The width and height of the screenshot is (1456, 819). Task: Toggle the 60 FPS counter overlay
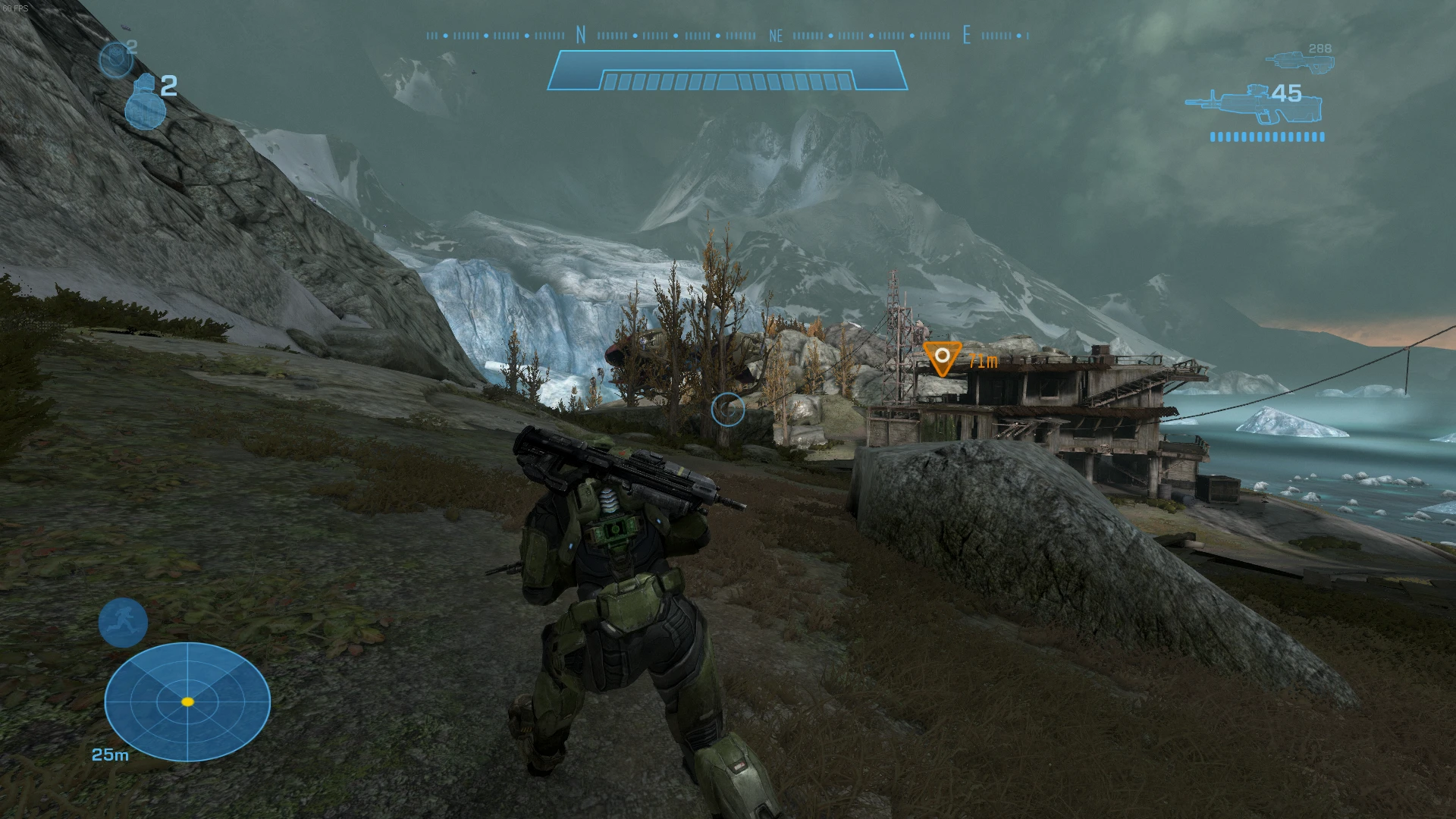17,6
